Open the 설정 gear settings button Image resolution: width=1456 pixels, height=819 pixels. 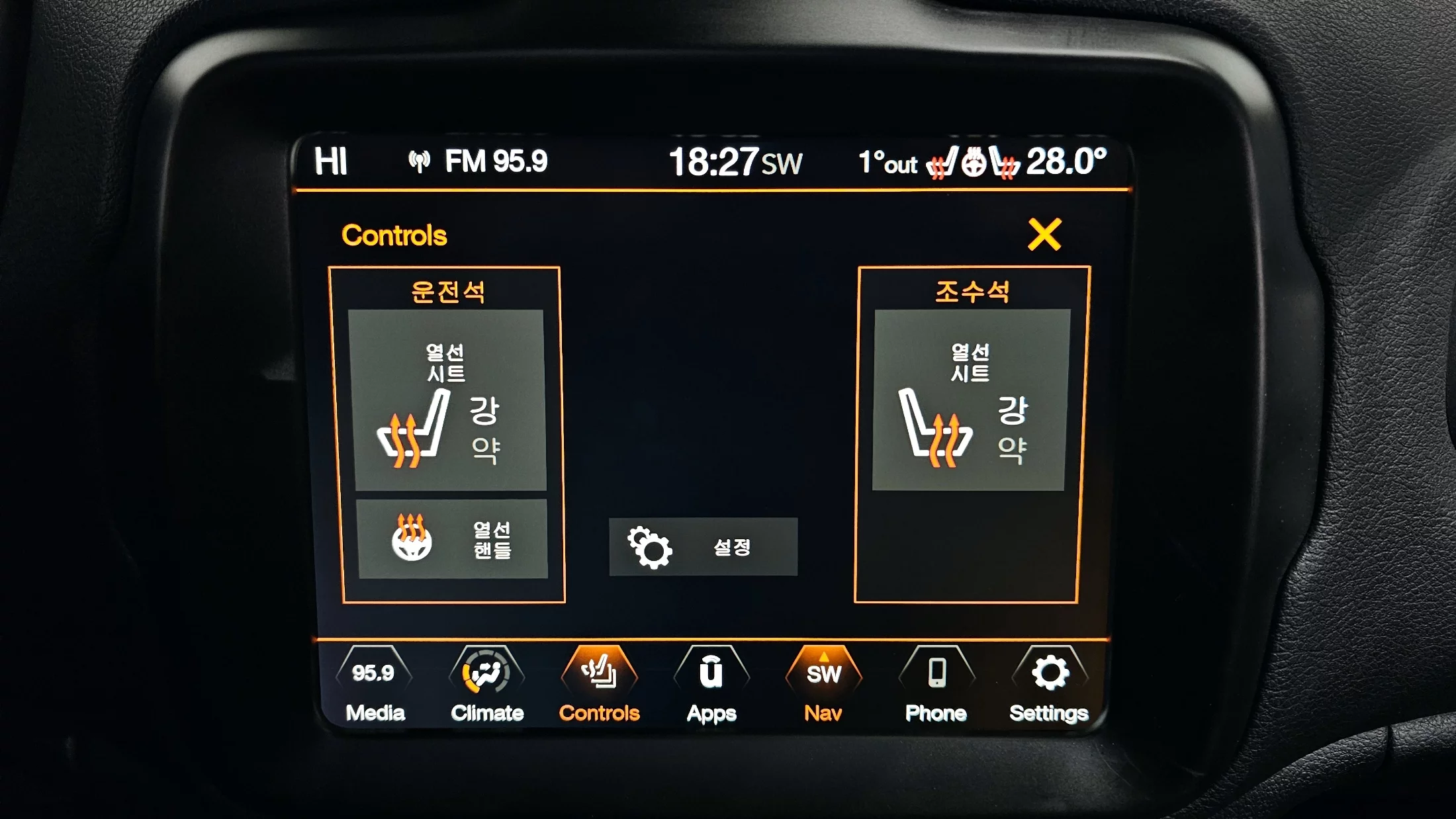point(703,547)
